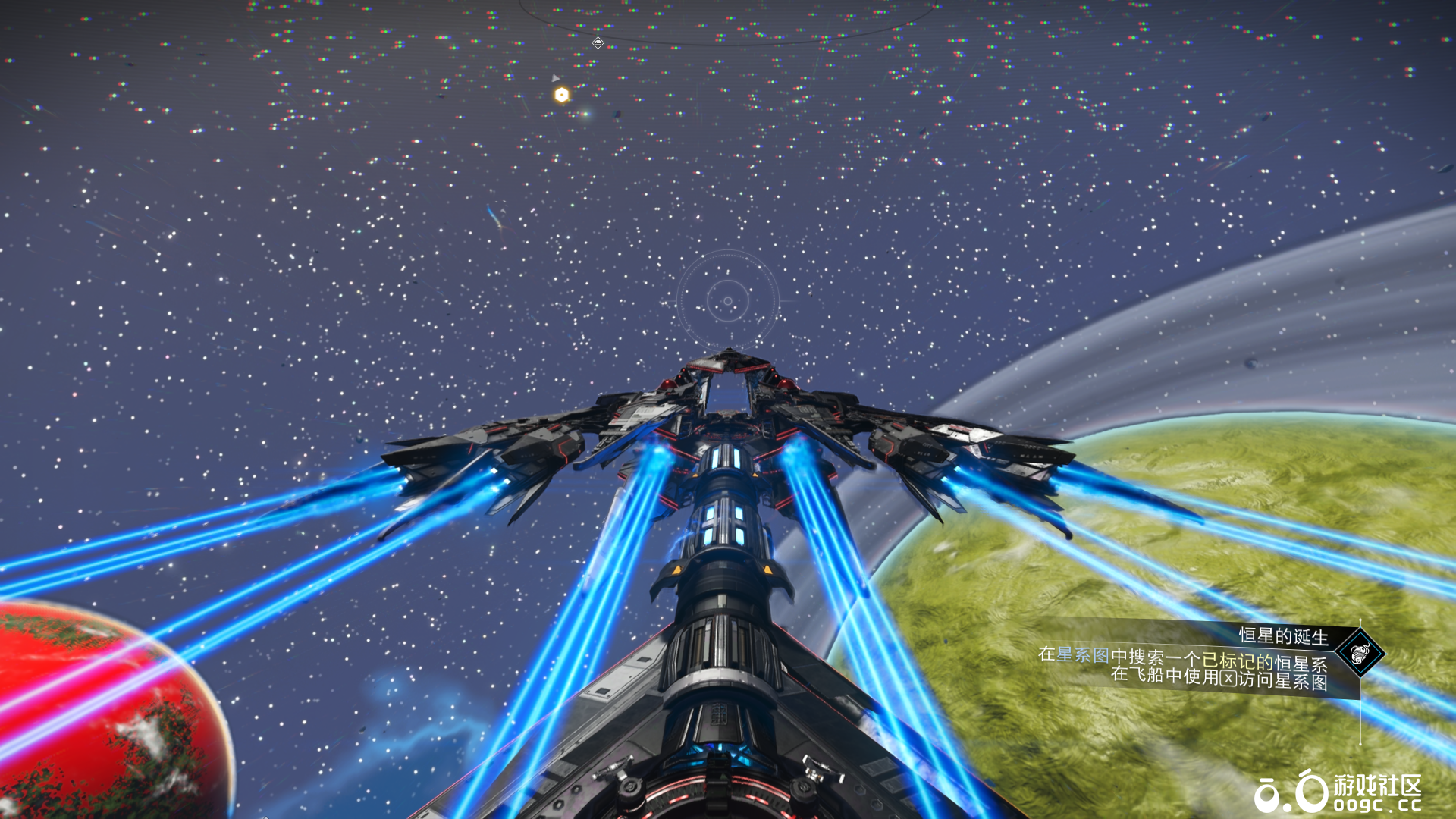Click the small white diamond compass marker
This screenshot has width=1456, height=819.
(x=598, y=43)
